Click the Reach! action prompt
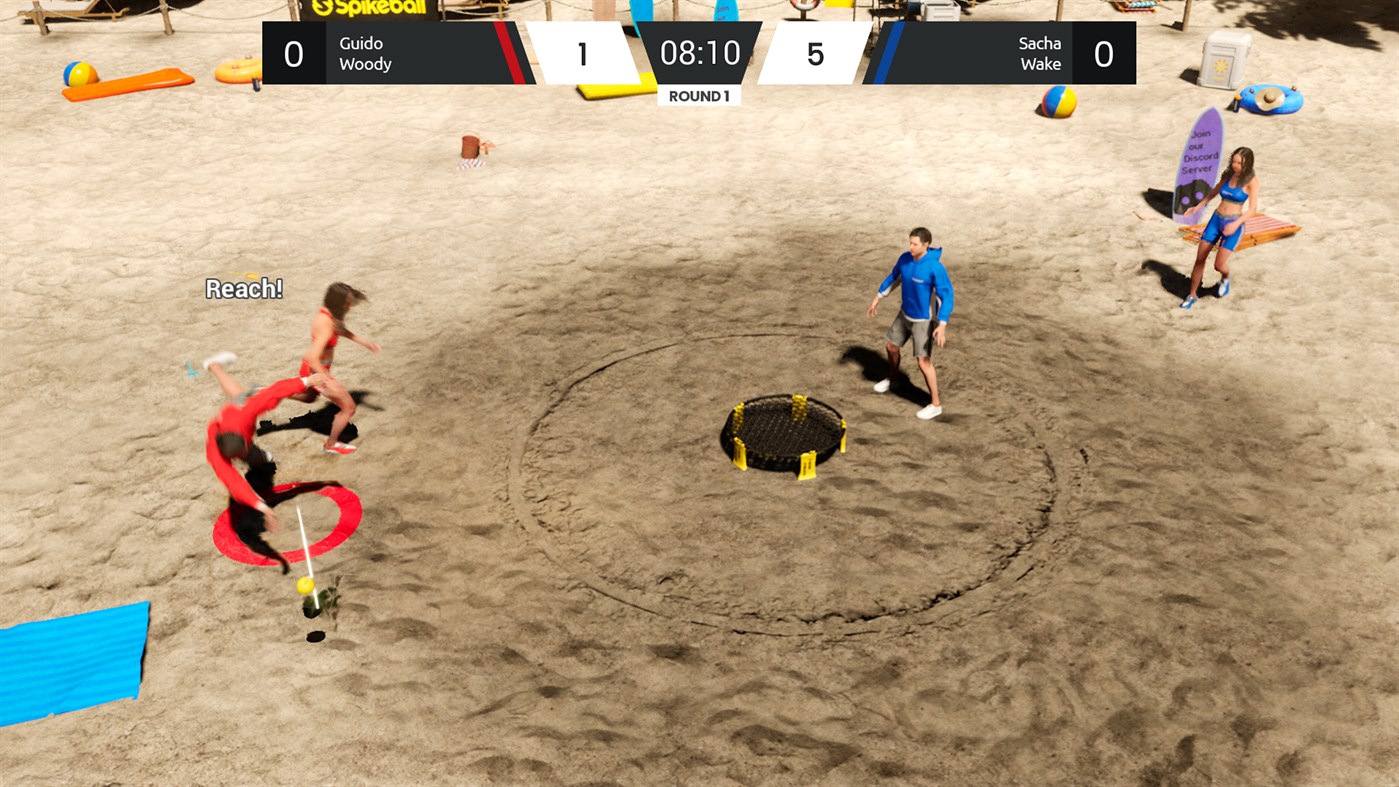 coord(243,288)
